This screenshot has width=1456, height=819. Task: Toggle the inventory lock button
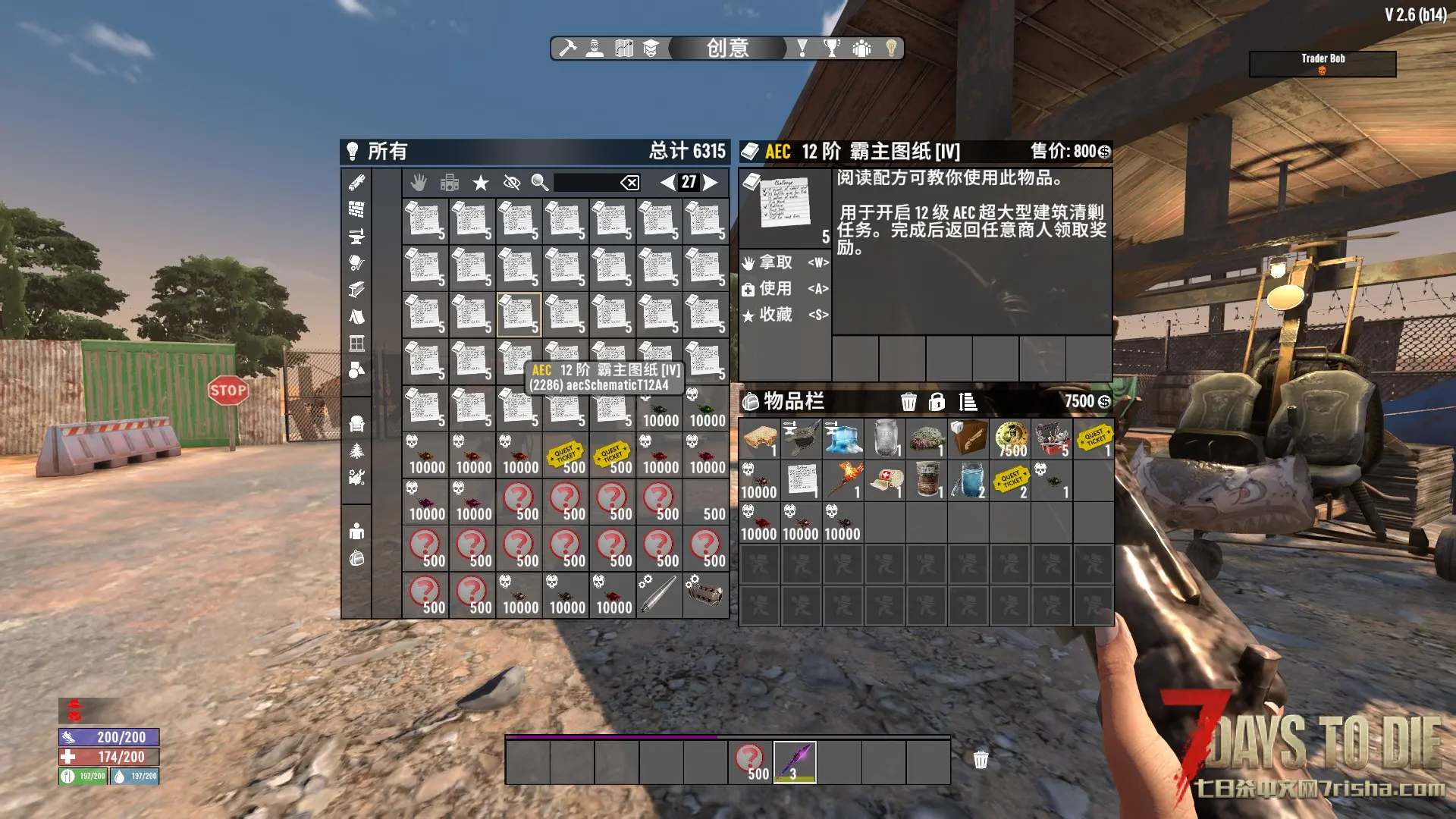pyautogui.click(x=937, y=402)
